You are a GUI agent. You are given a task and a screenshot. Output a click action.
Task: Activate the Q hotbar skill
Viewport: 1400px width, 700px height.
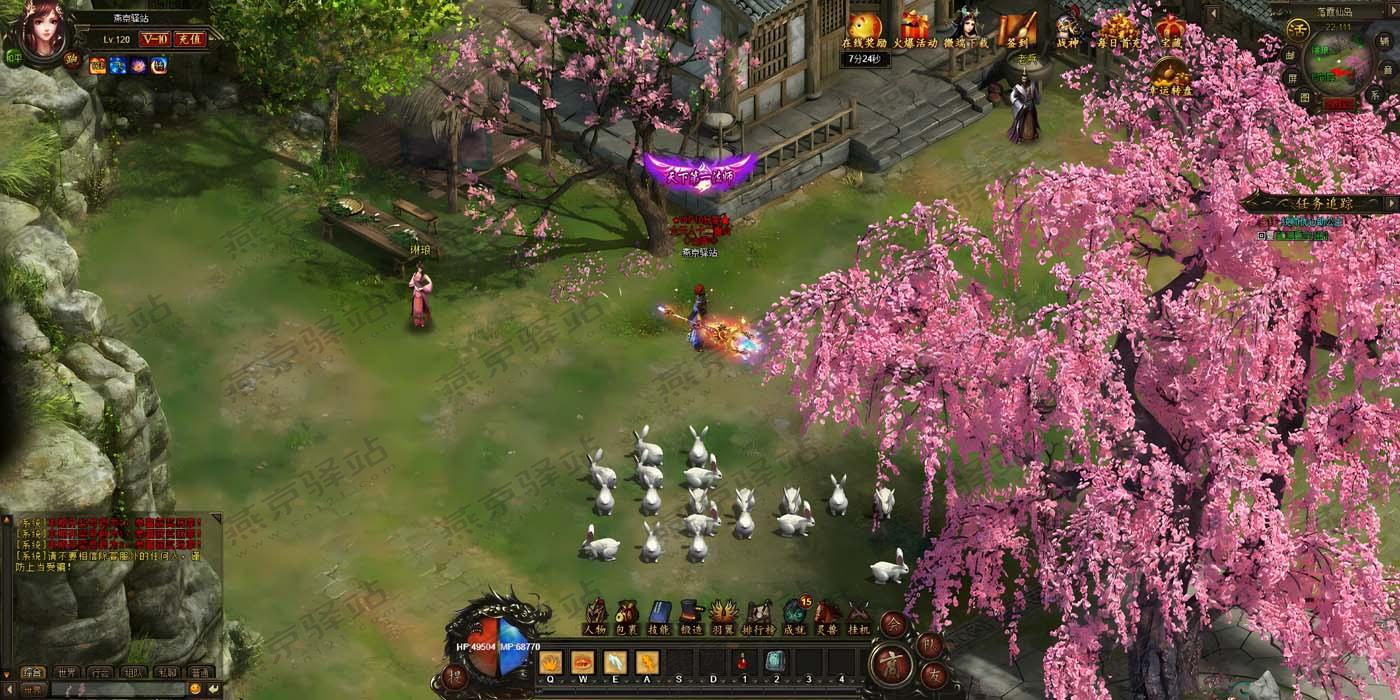(x=550, y=661)
